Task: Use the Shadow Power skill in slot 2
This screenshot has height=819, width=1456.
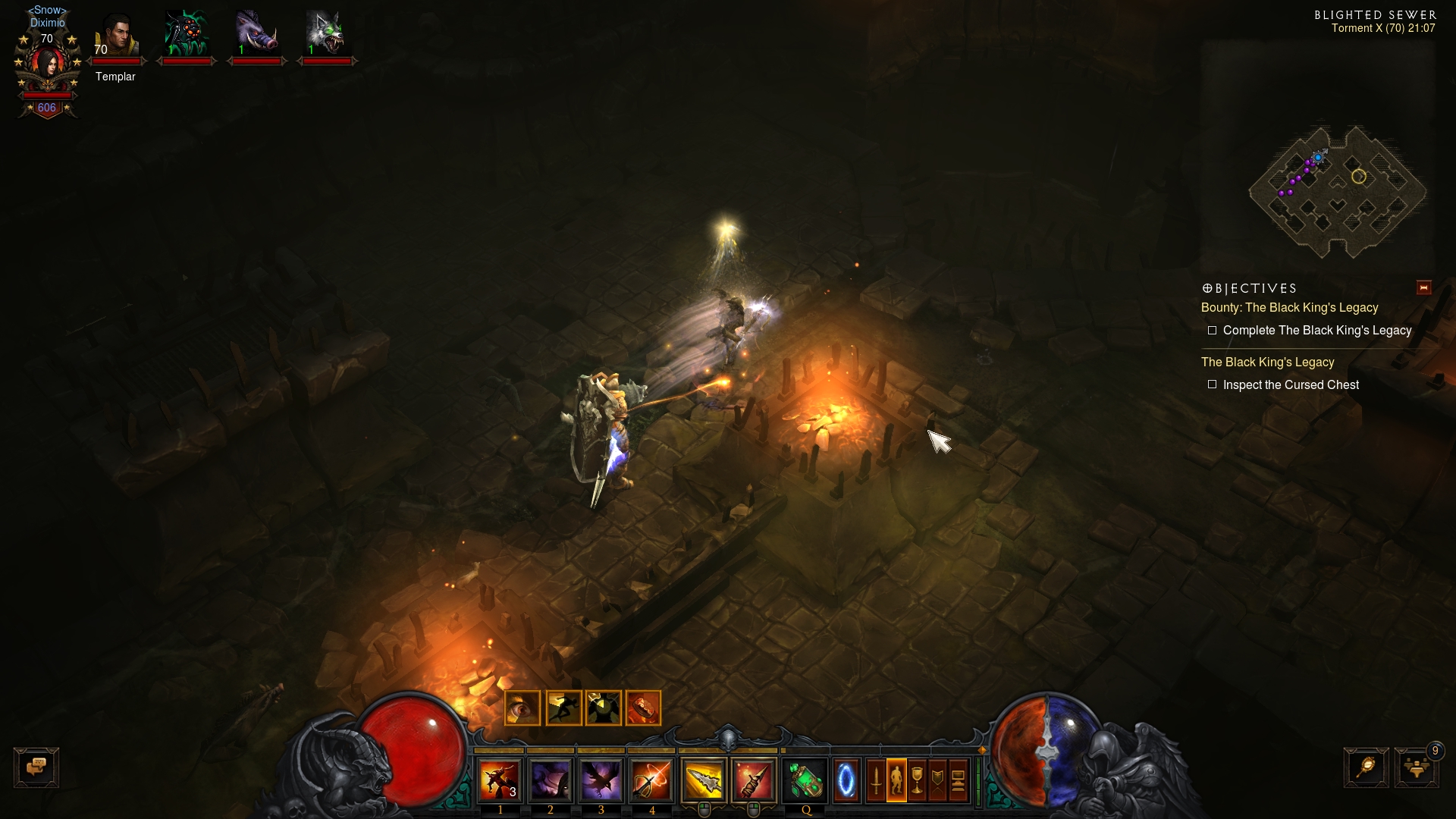Action: [551, 780]
